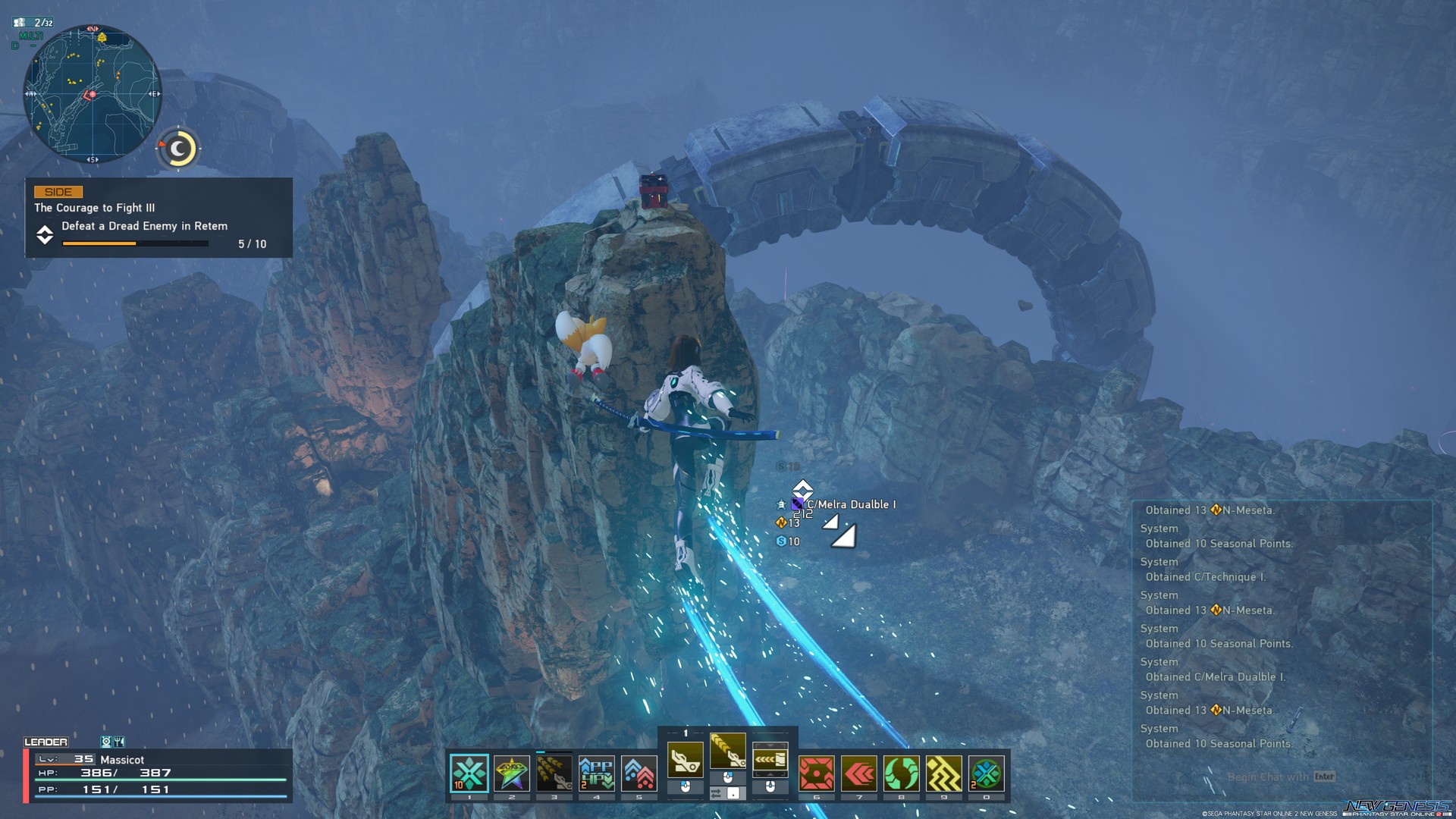Use the PP/HP boost item in slot 4
This screenshot has width=1456, height=819.
click(x=597, y=773)
